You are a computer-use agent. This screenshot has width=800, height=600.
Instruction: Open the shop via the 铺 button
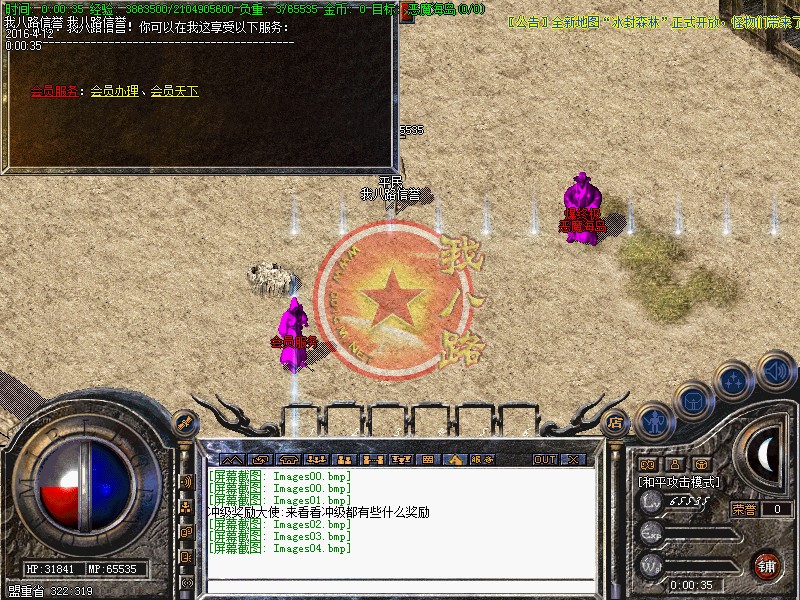tap(766, 565)
